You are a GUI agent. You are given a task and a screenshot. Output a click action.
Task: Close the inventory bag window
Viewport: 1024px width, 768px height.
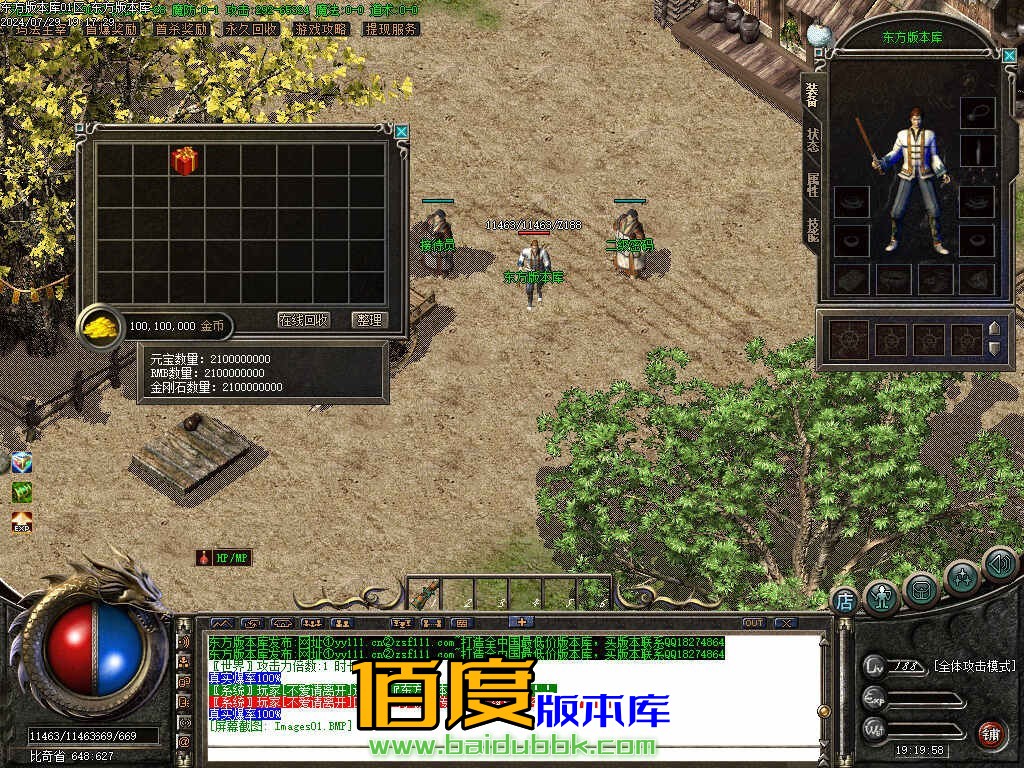(x=401, y=131)
